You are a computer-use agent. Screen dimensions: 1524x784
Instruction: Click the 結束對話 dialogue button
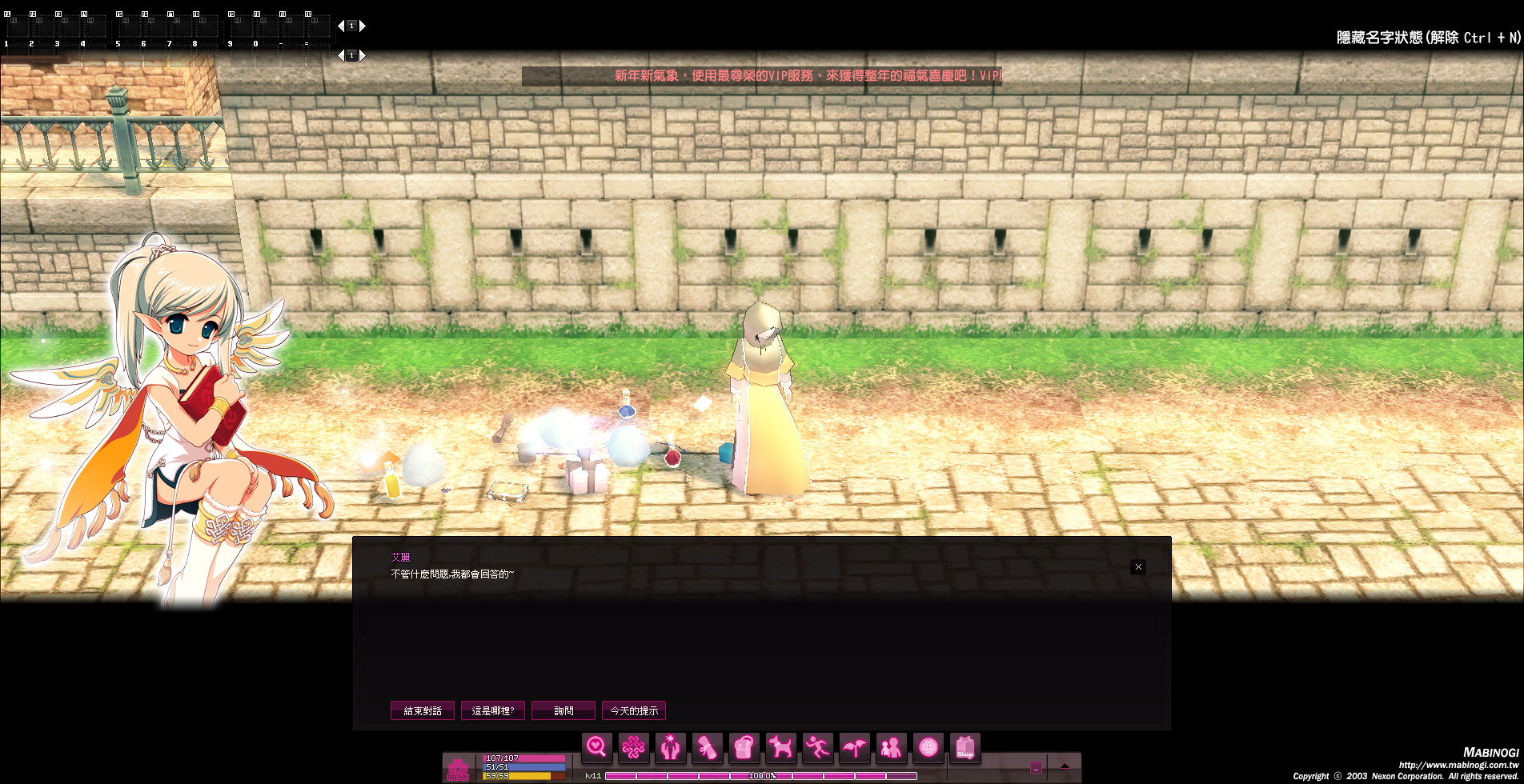(x=423, y=710)
